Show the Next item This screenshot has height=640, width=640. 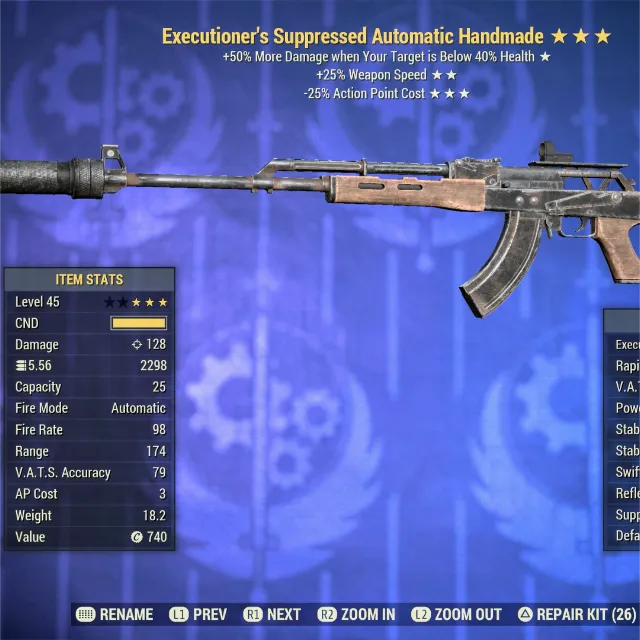[x=272, y=614]
